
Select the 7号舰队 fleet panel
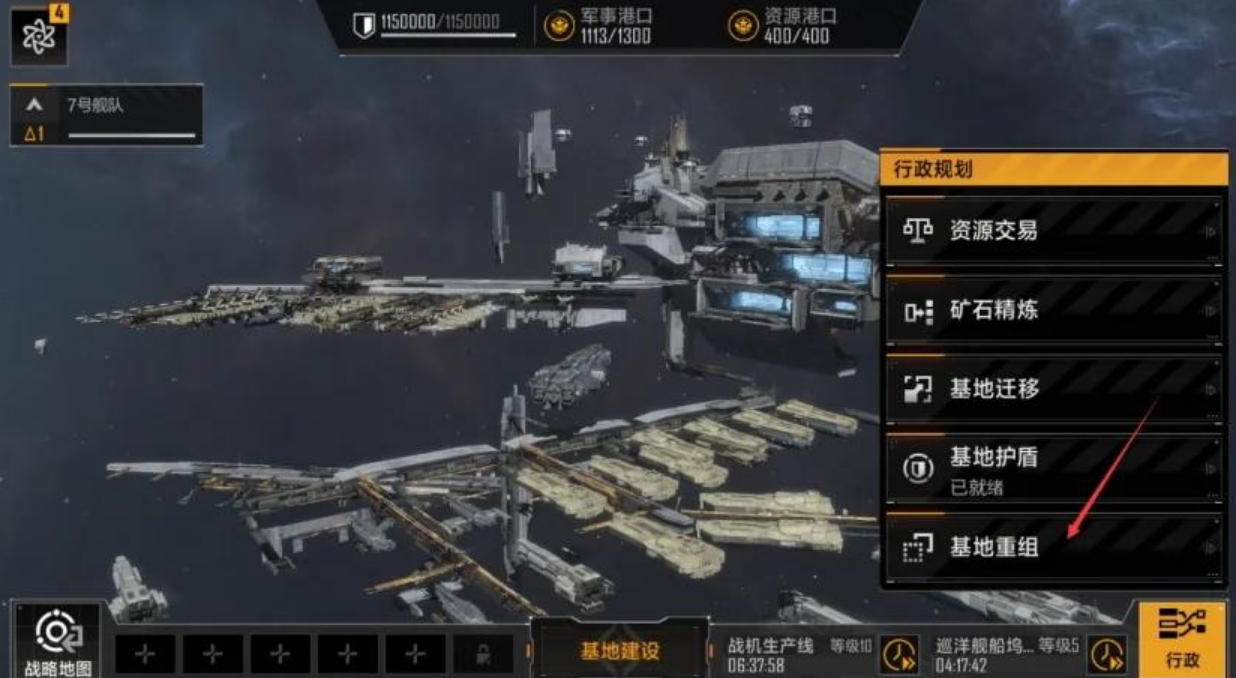point(107,115)
